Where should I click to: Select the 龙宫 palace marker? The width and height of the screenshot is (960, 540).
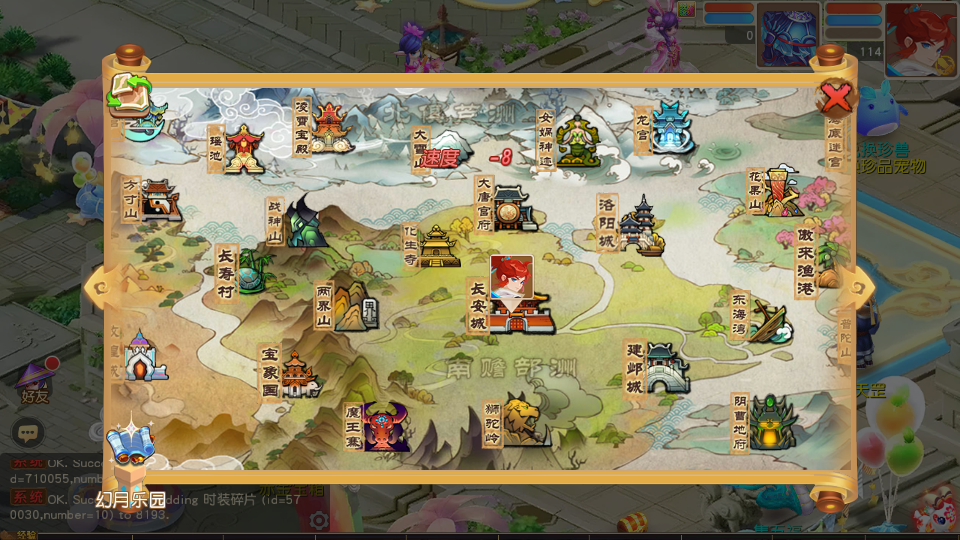tap(671, 128)
